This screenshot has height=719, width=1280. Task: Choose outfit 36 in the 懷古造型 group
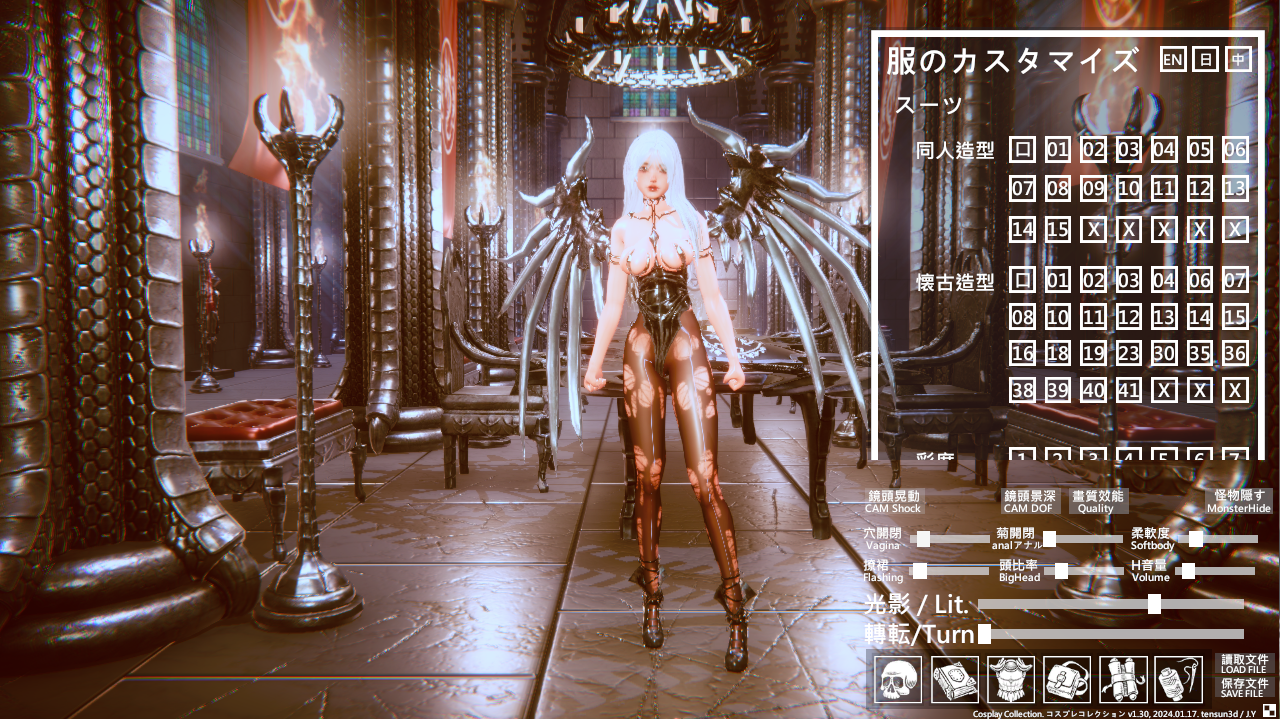click(x=1236, y=353)
